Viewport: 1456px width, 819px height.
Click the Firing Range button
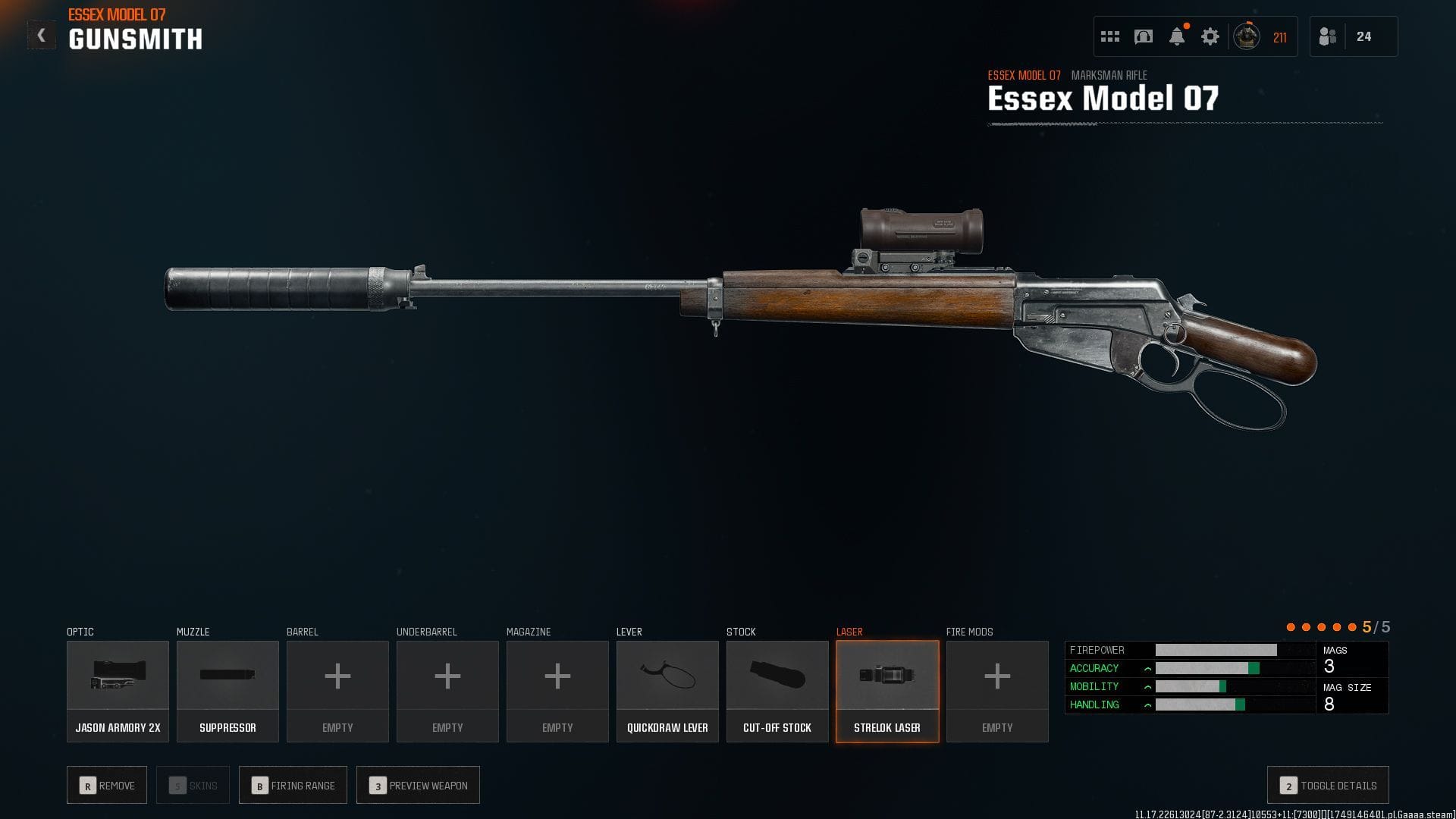[x=293, y=785]
